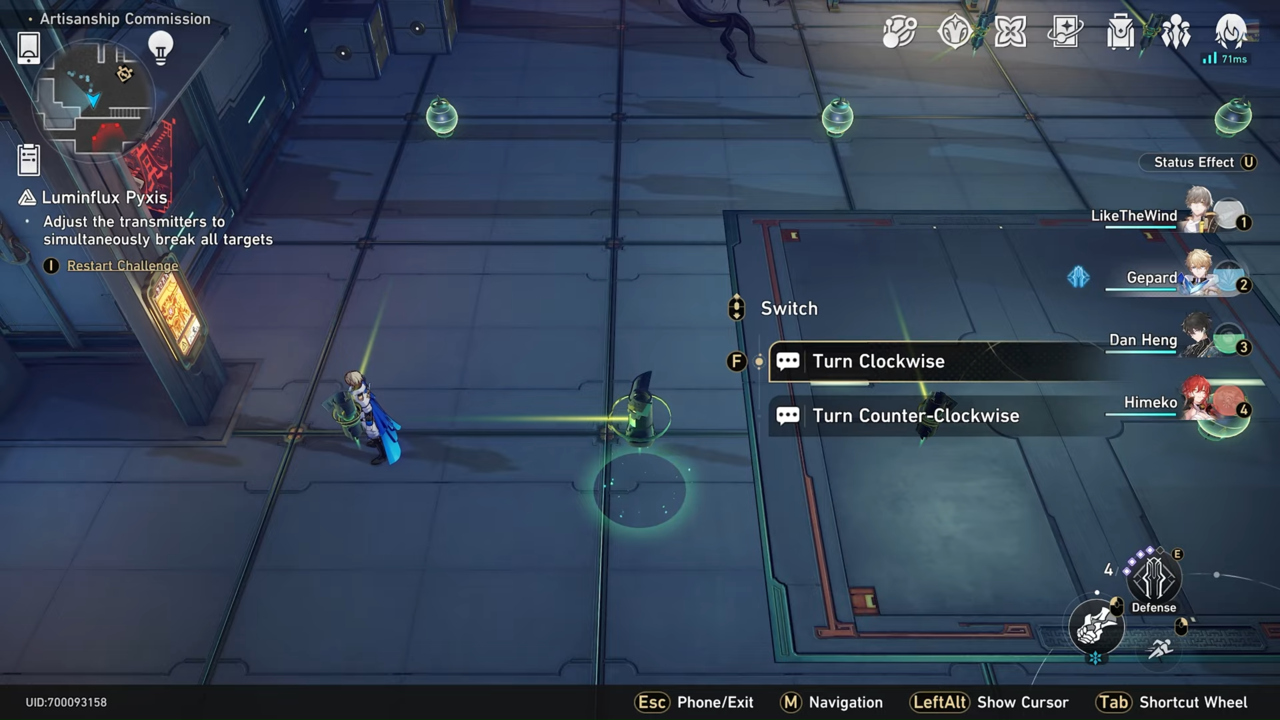Toggle the Shortcut Wheel

pos(1193,702)
